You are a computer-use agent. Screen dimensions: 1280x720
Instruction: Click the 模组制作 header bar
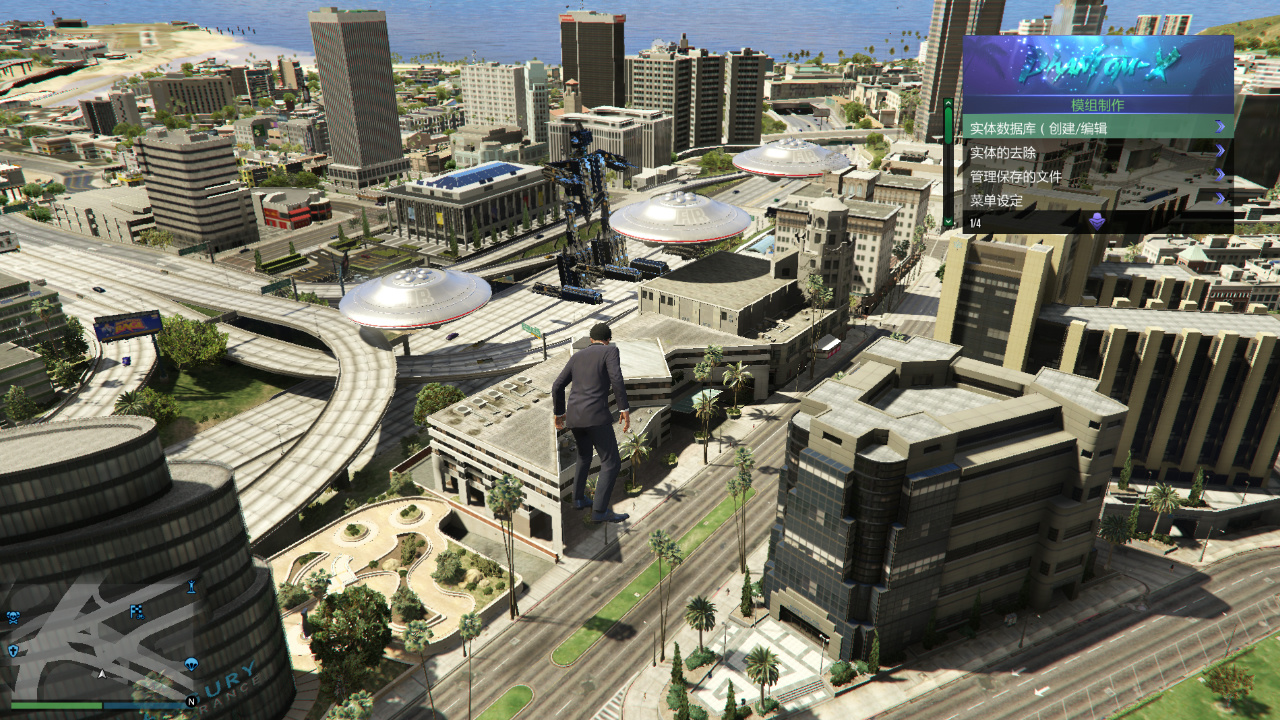(1097, 105)
